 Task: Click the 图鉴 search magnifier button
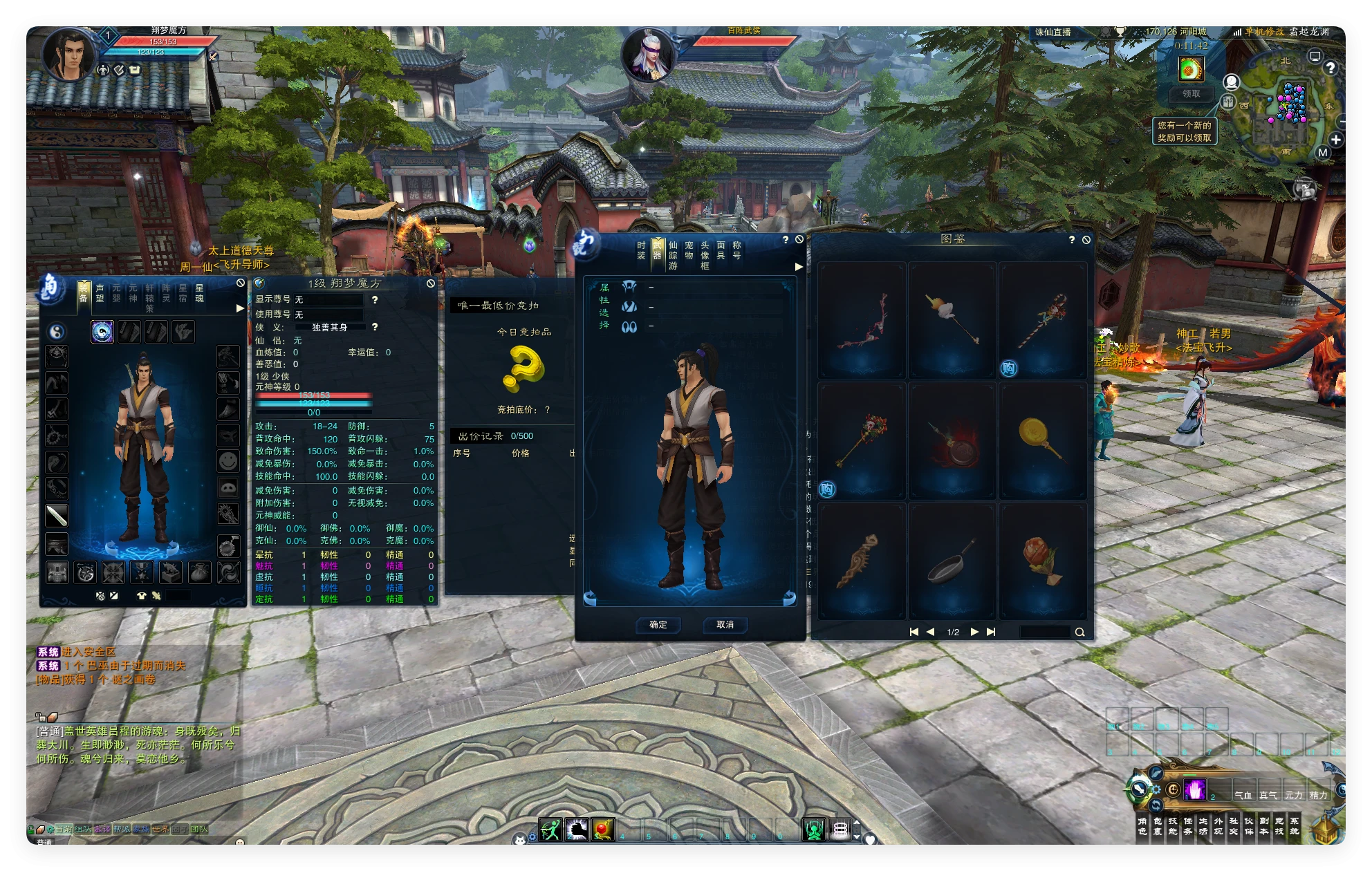tap(1079, 632)
